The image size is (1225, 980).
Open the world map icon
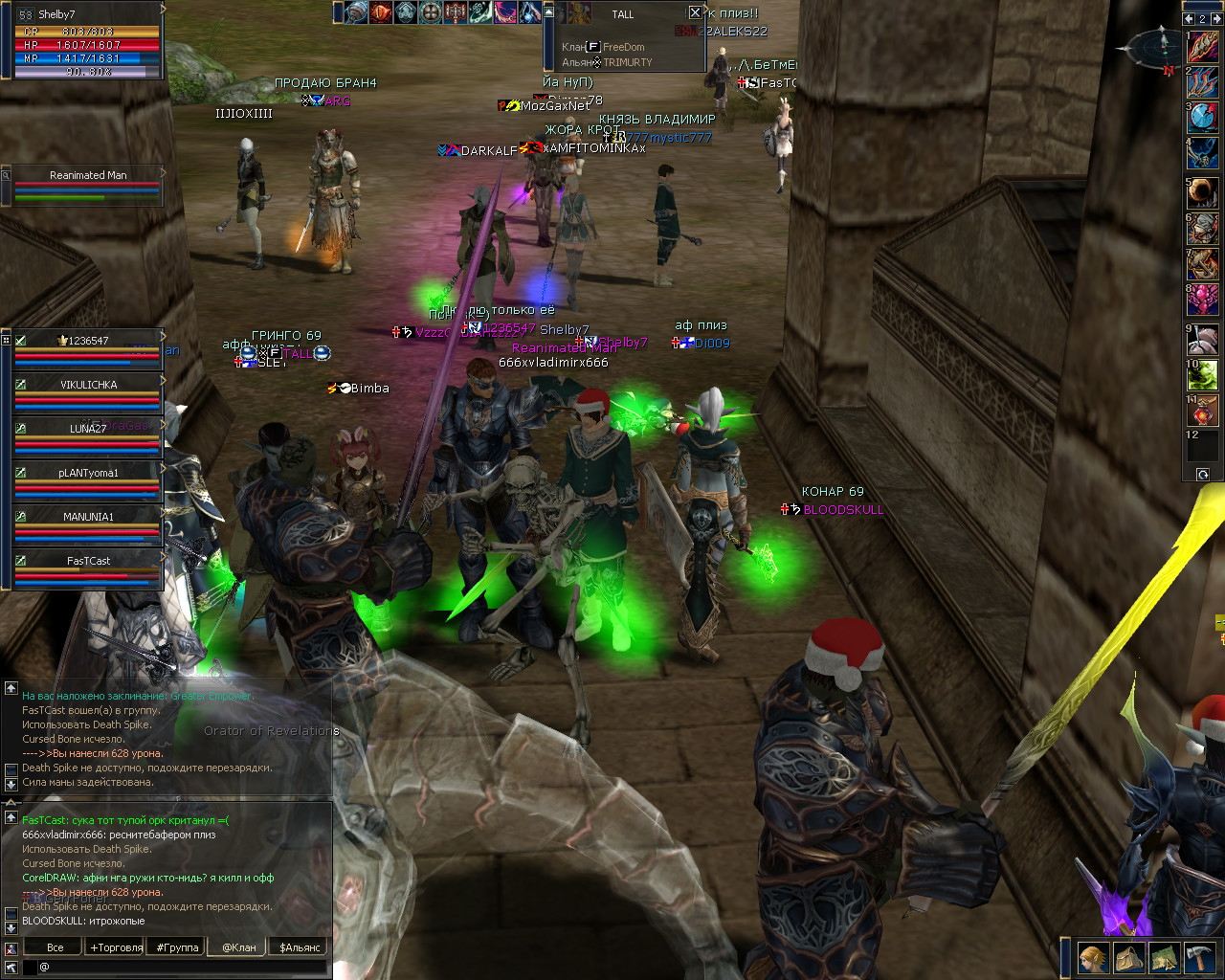click(1164, 957)
